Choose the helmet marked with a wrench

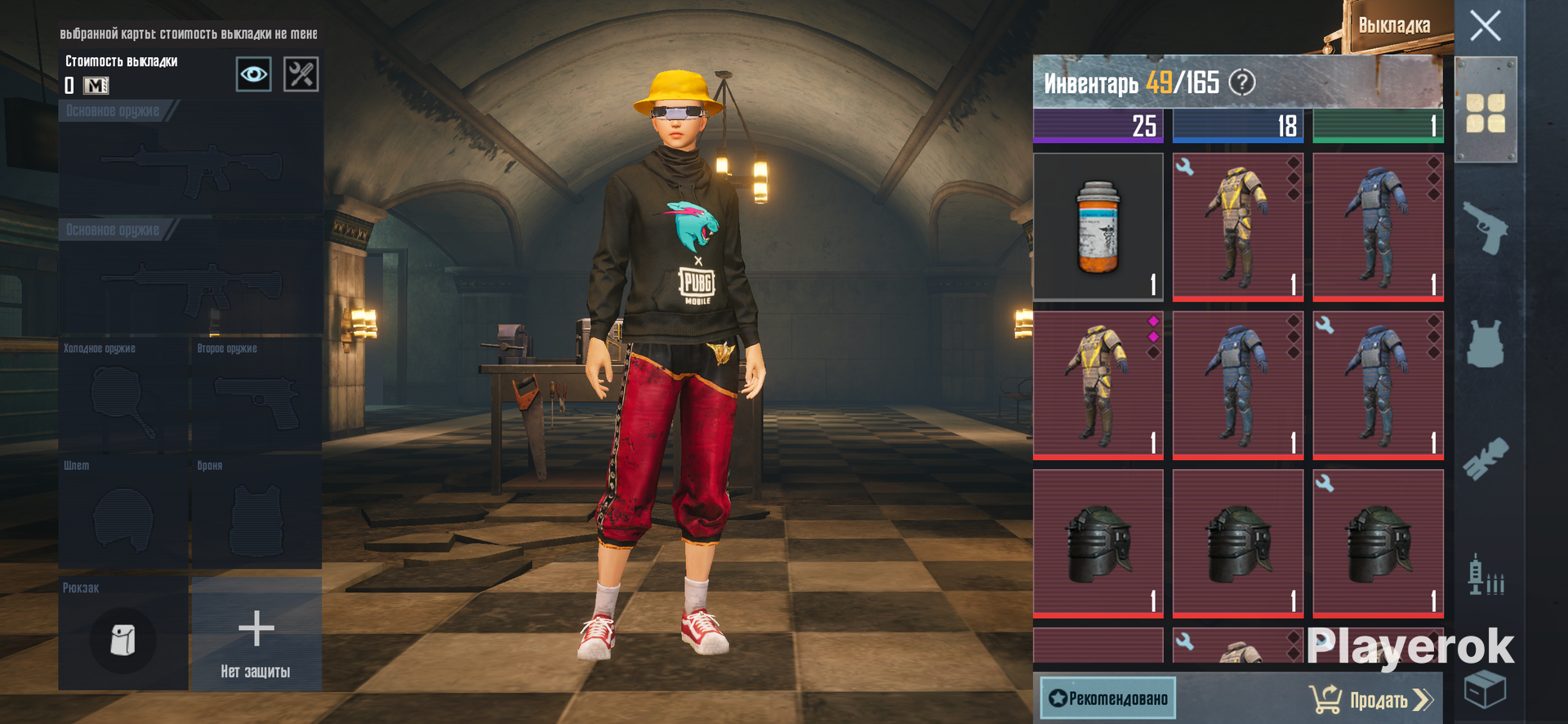pyautogui.click(x=1377, y=543)
